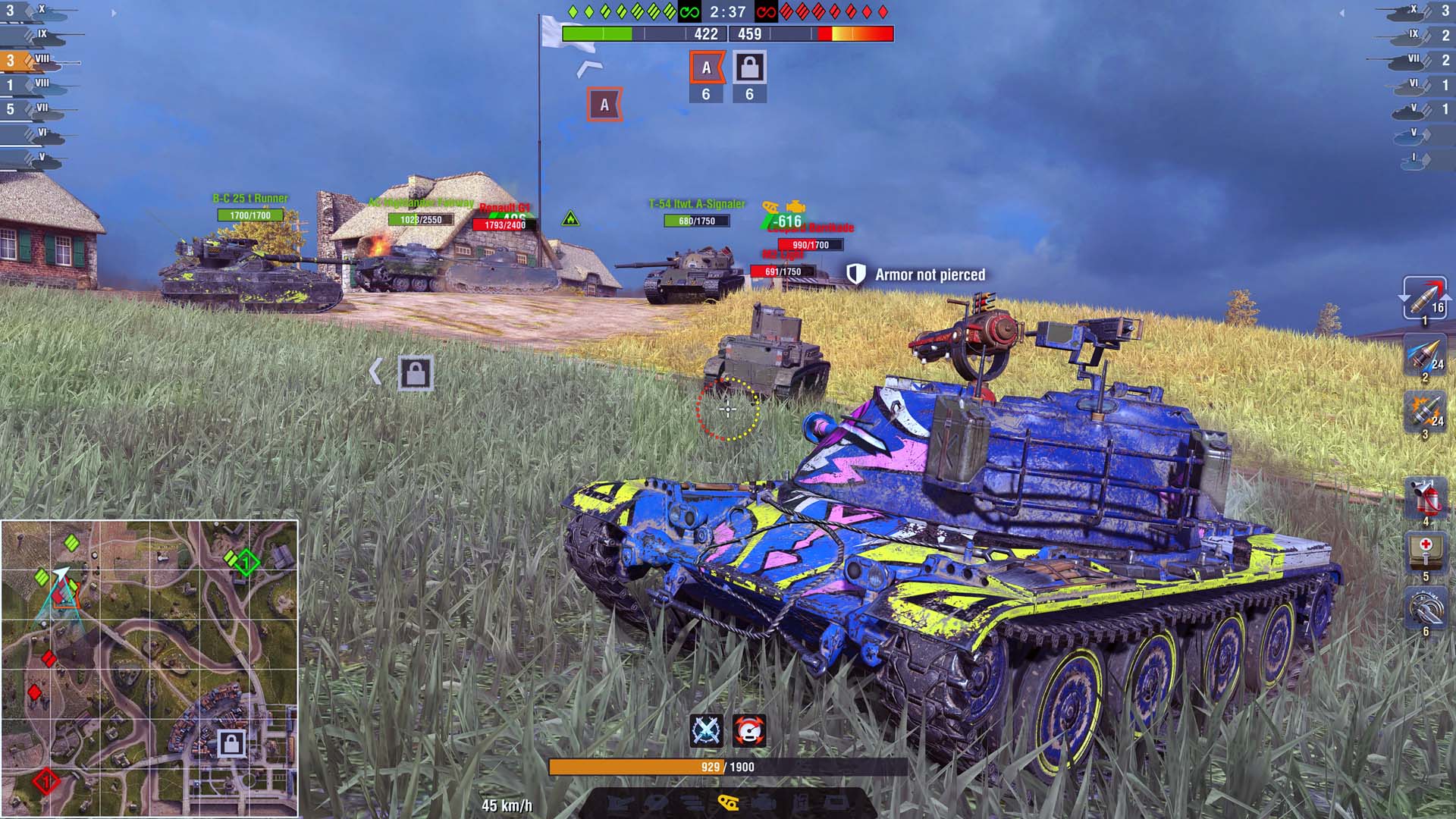Screen dimensions: 1456x819
Task: Activate the first aid kit consumable
Action: [1424, 552]
